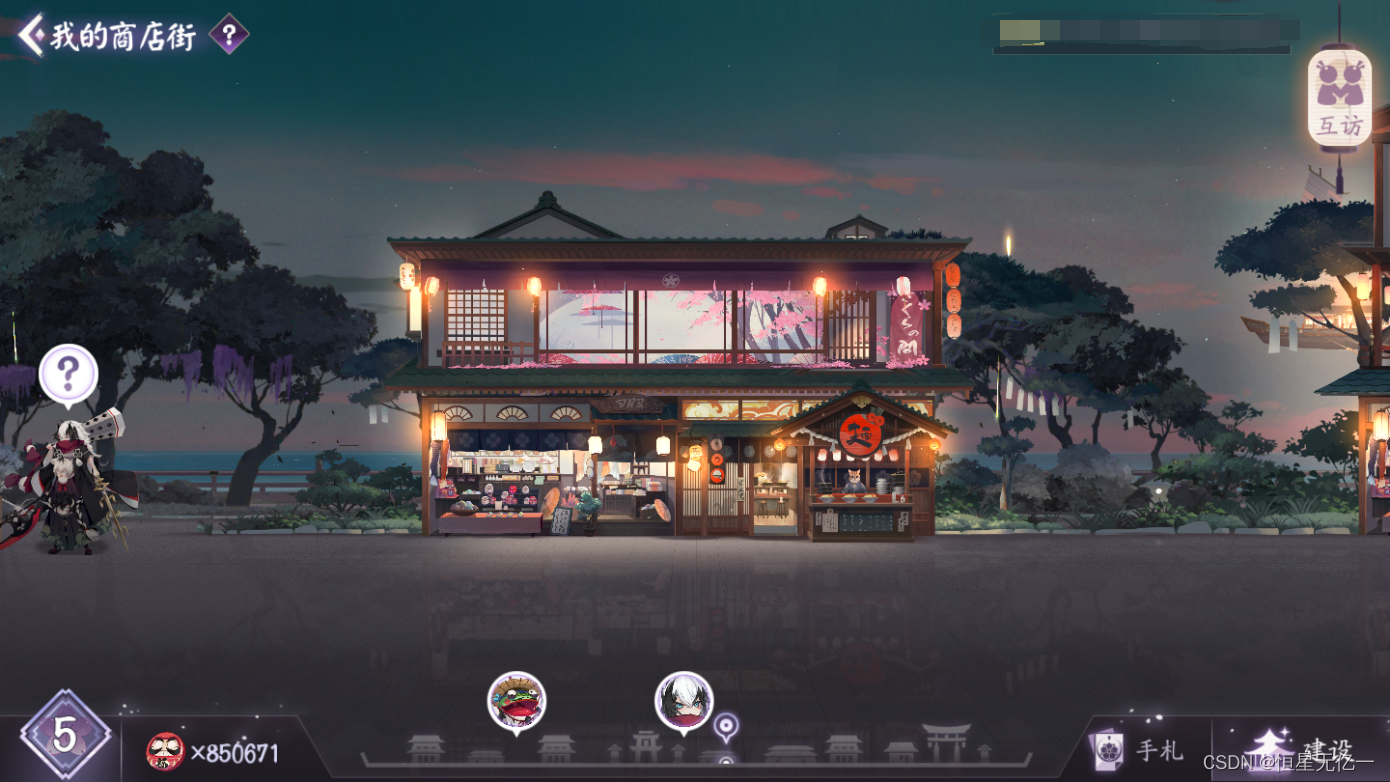Click the level 5 diamond badge

(x=65, y=735)
